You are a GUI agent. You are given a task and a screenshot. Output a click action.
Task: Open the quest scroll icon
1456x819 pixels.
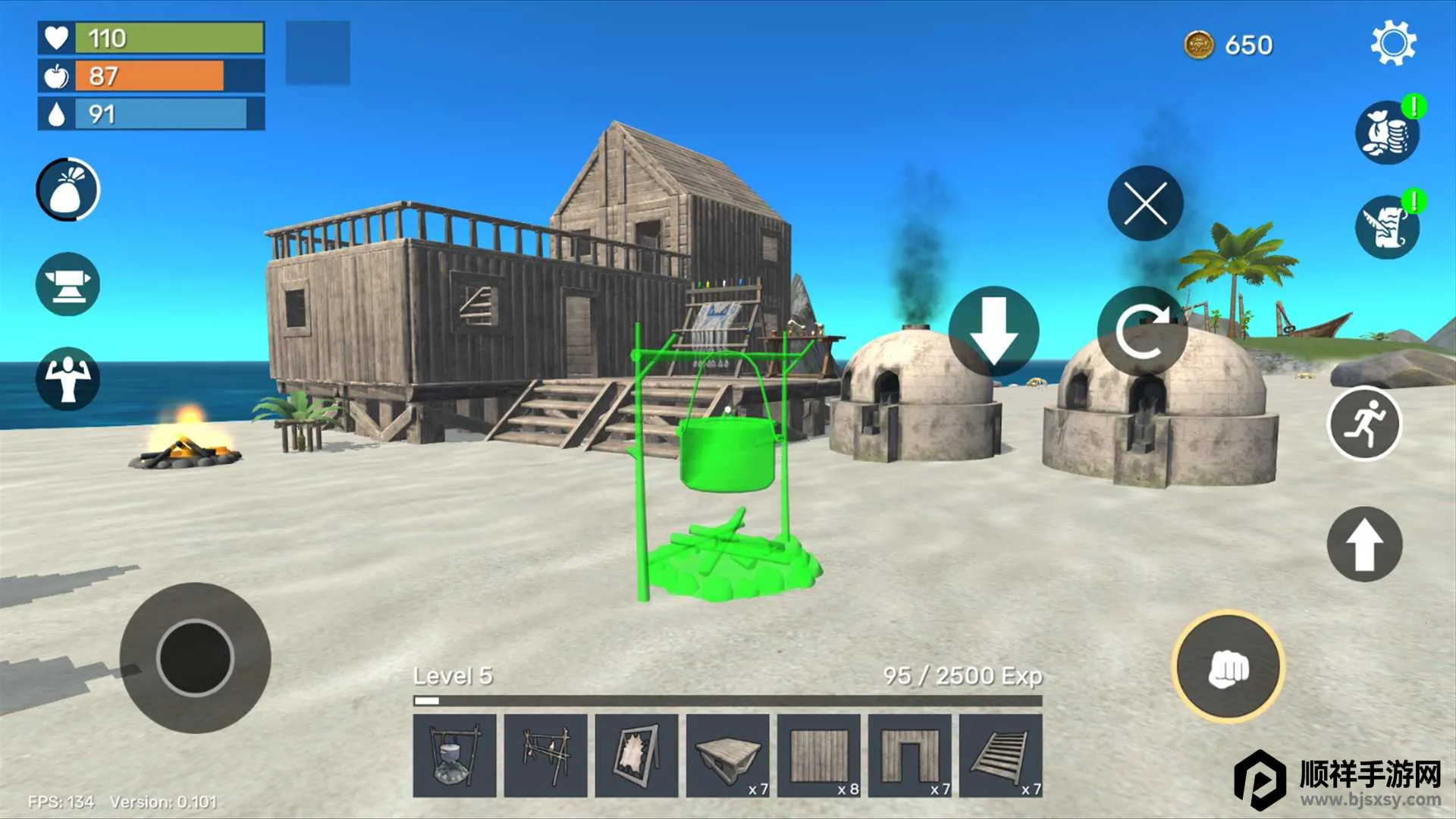(x=1386, y=227)
